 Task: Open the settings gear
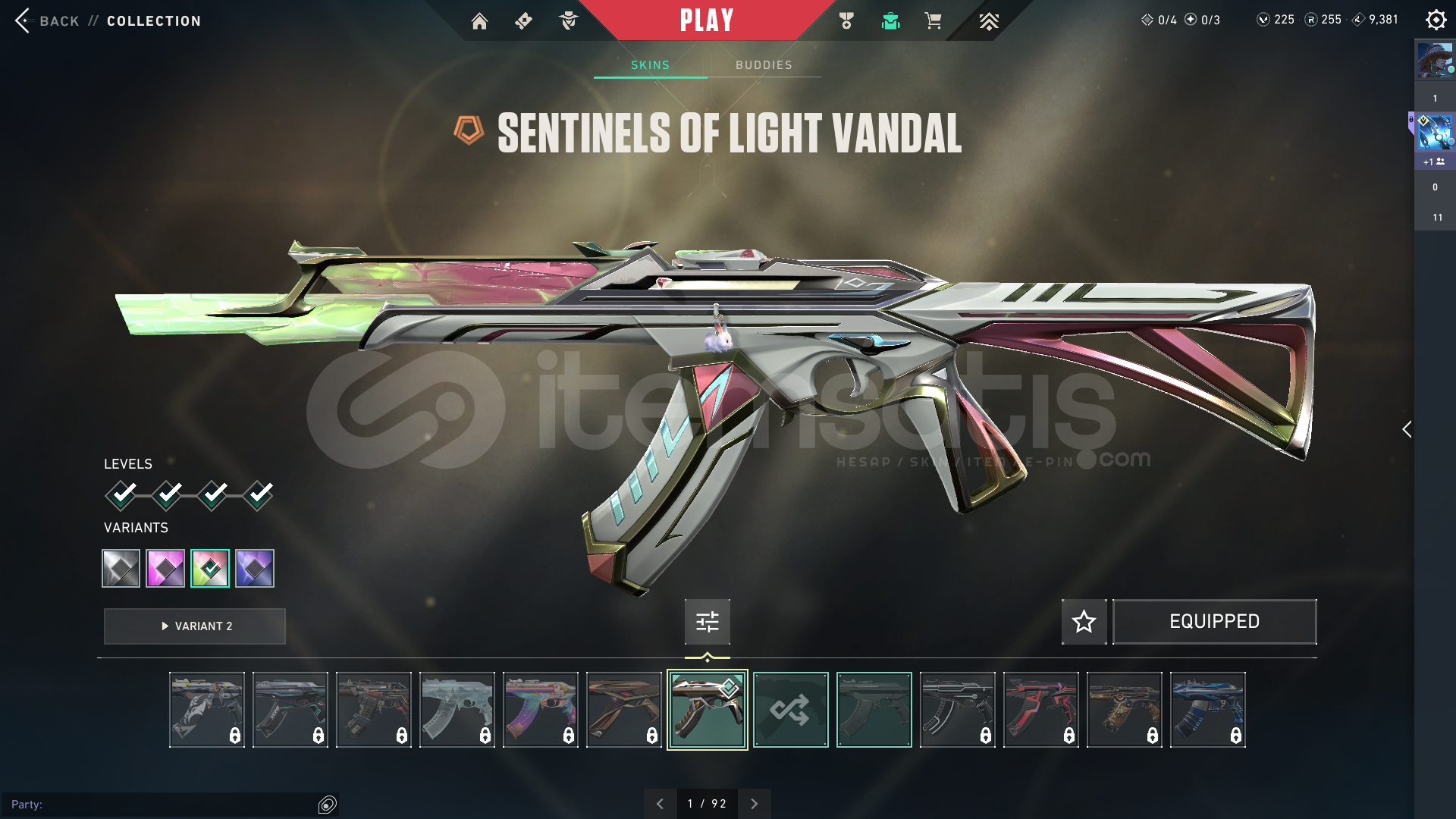tap(1436, 20)
